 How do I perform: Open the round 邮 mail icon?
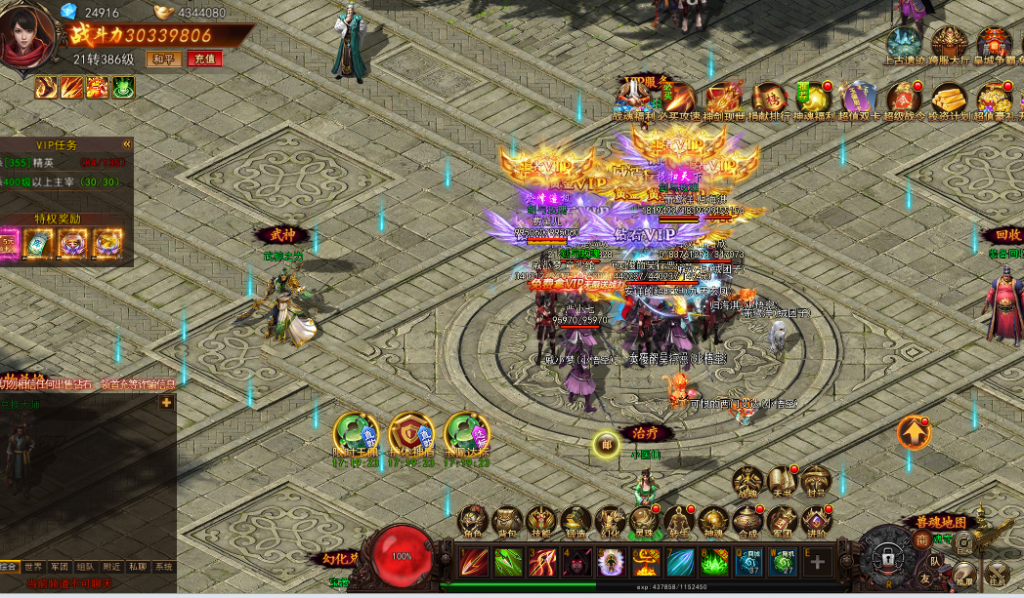[x=605, y=445]
